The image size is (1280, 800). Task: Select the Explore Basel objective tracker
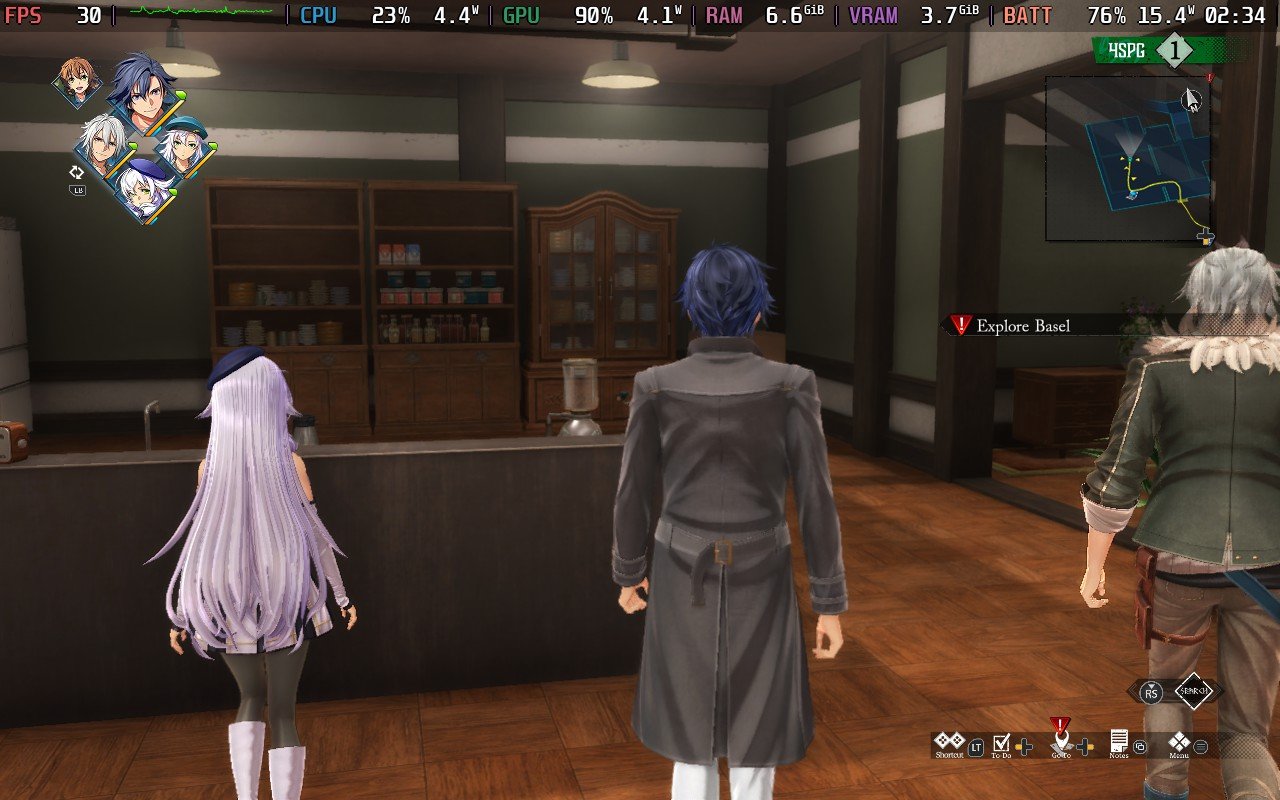pyautogui.click(x=1022, y=325)
